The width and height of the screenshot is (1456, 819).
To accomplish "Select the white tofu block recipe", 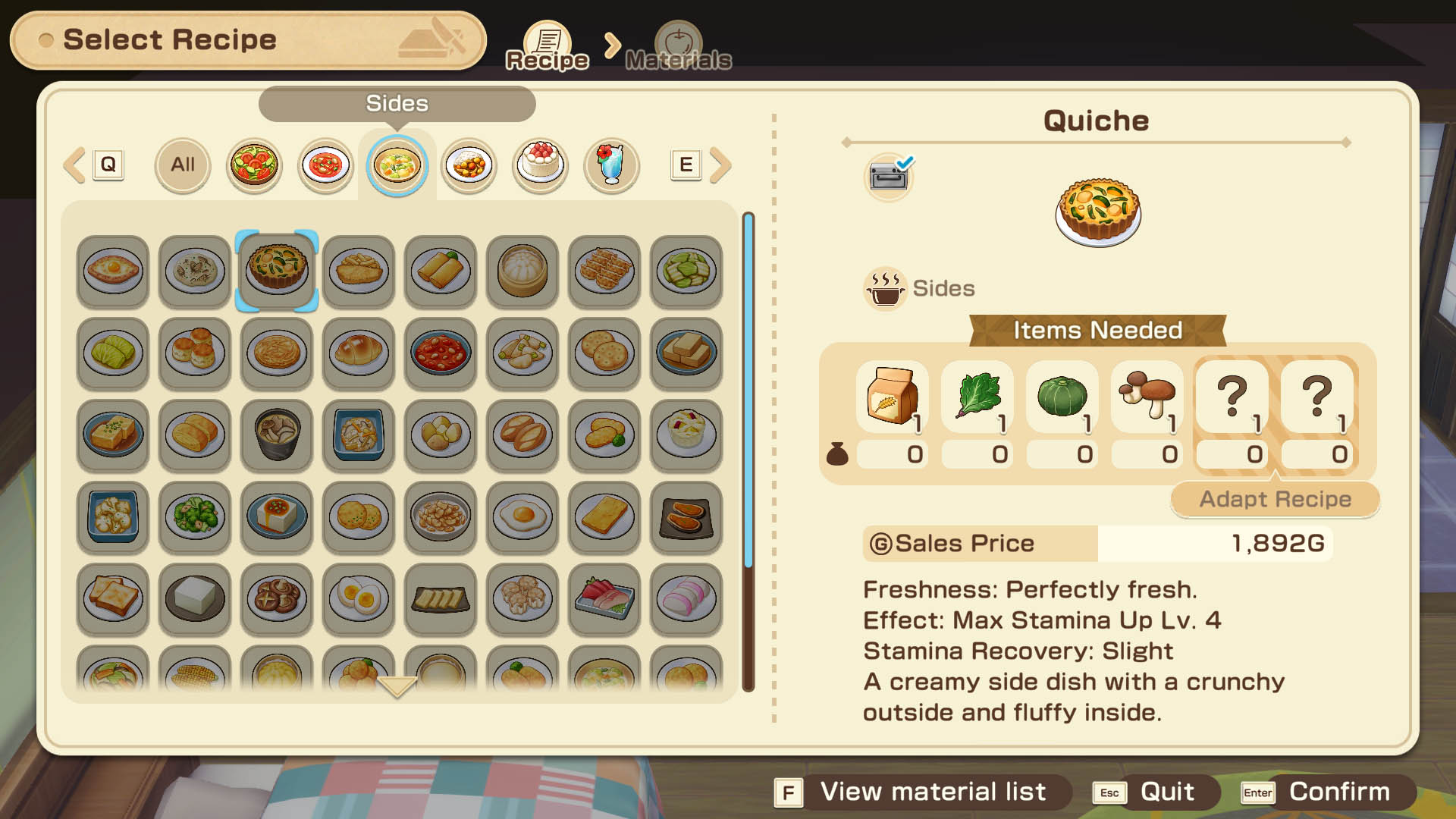I will click(x=195, y=598).
